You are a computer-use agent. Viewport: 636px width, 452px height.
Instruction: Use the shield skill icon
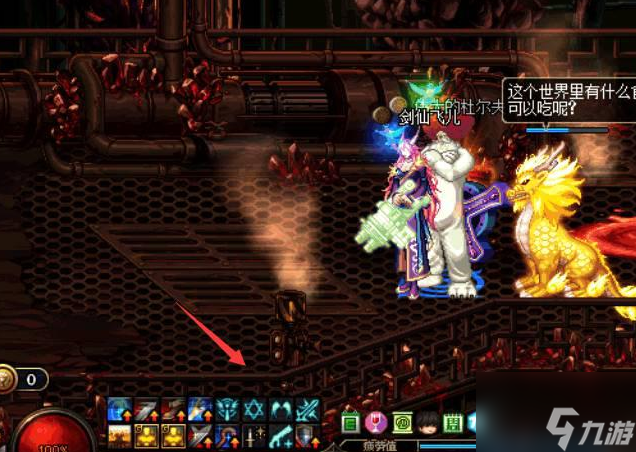point(308,436)
